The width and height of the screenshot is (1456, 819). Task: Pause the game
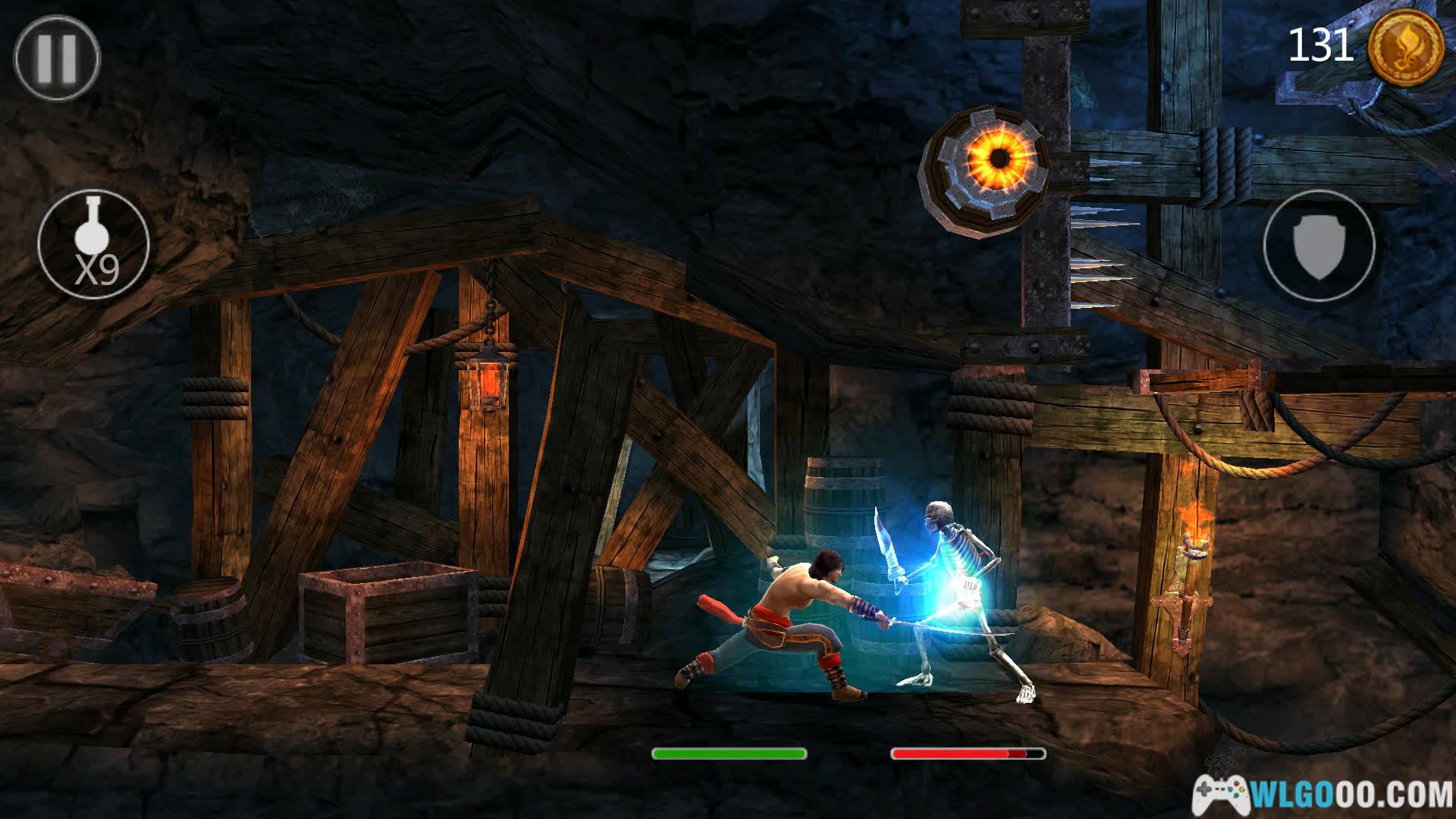point(57,59)
